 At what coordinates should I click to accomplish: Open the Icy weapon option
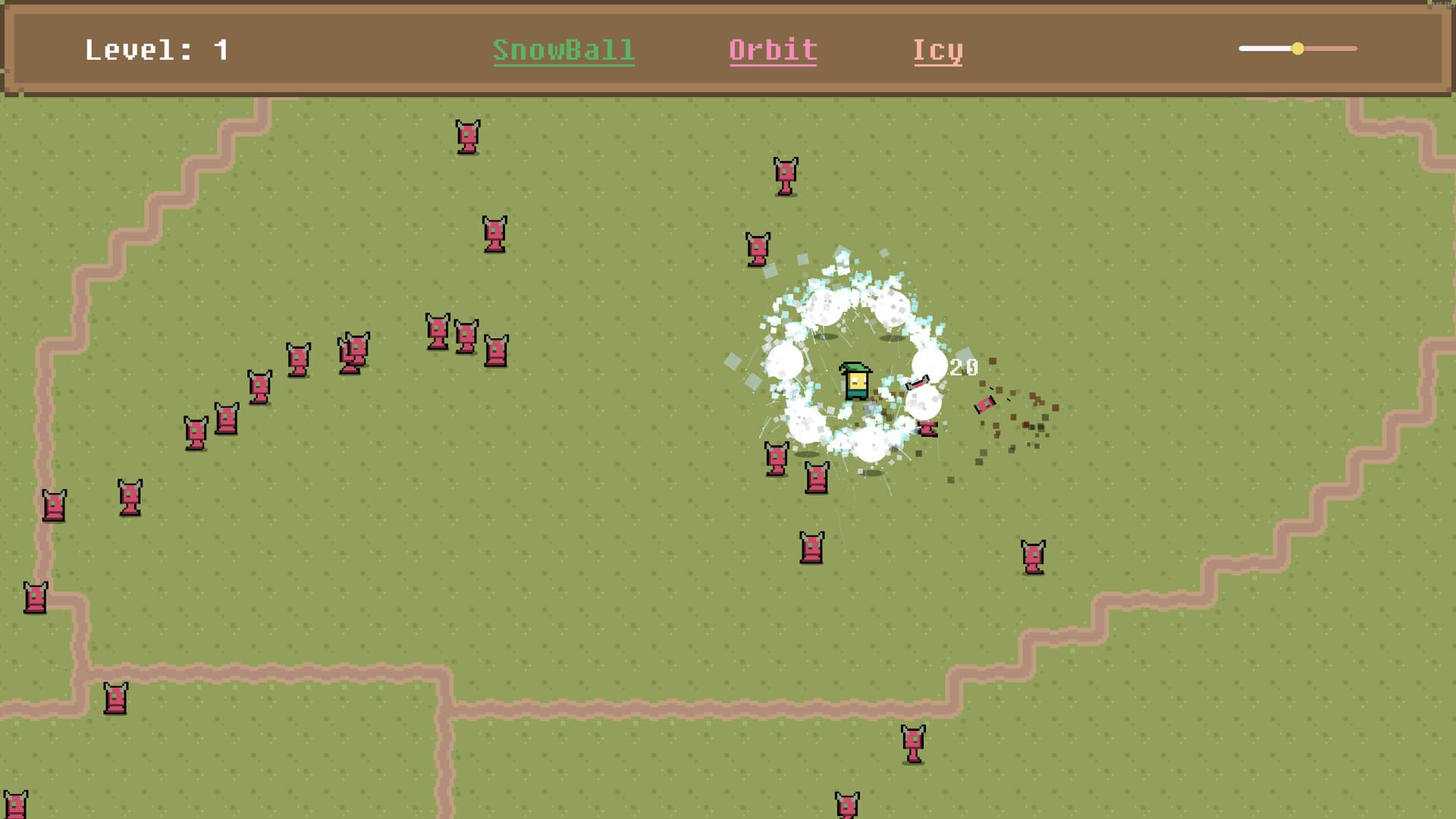(x=938, y=51)
